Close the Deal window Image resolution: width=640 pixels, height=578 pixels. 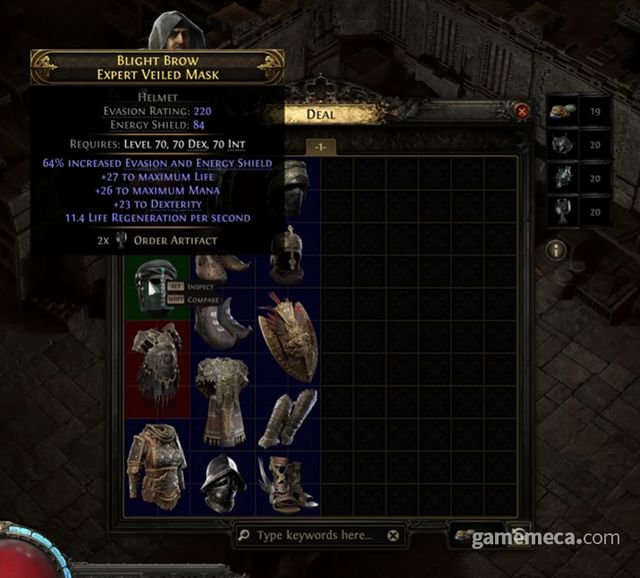(521, 113)
